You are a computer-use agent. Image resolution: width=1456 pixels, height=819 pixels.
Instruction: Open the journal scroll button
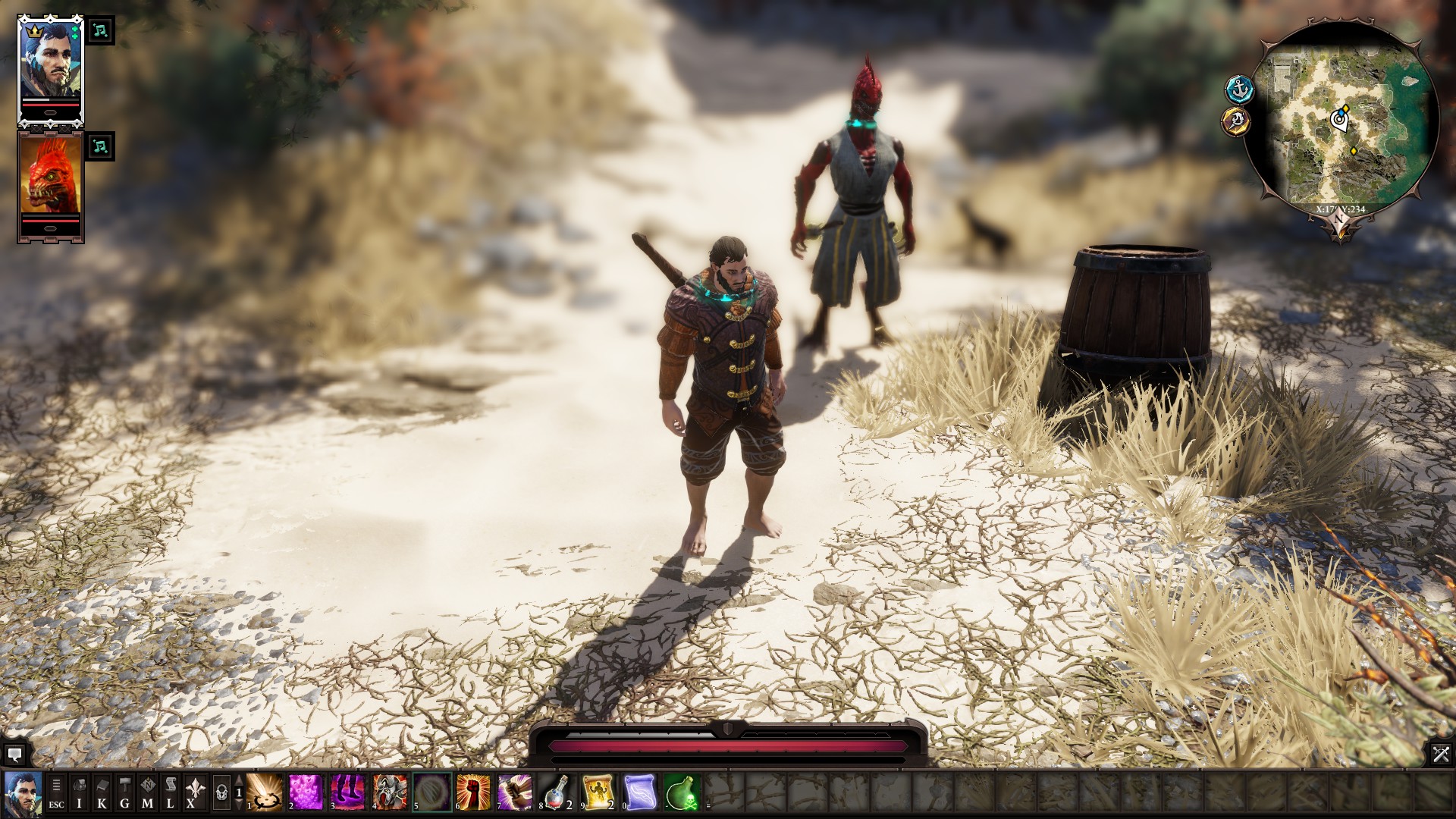pyautogui.click(x=170, y=792)
